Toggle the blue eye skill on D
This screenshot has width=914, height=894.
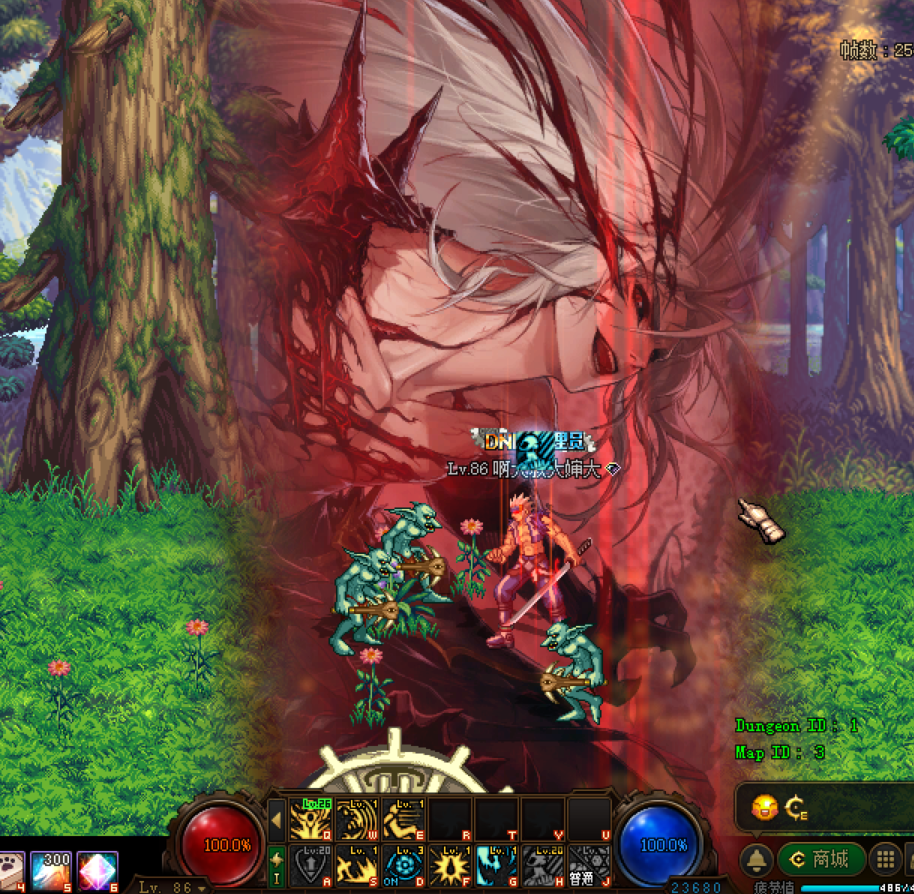click(402, 865)
